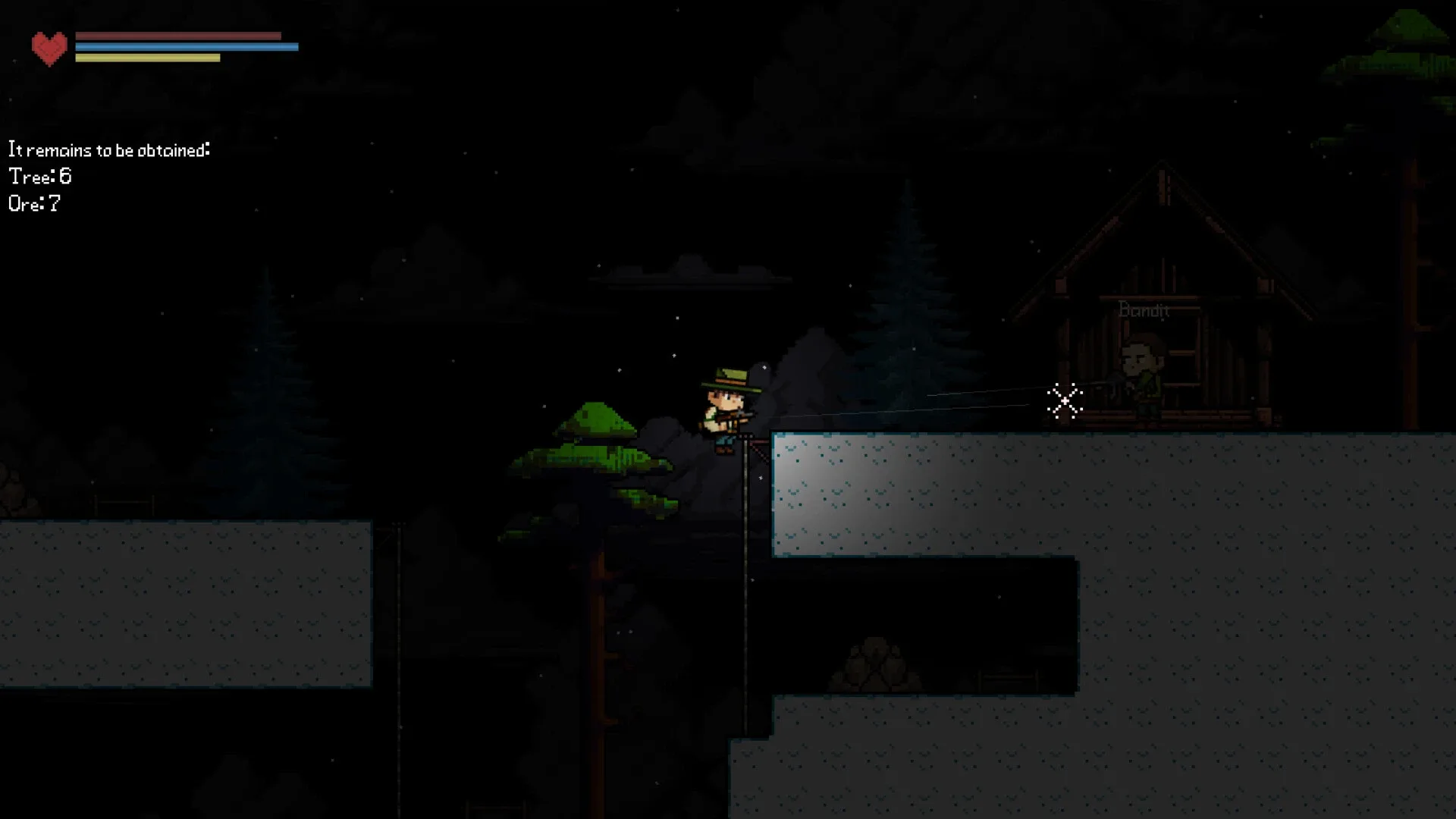Expand the 'It remains to be obtained' list
Image resolution: width=1456 pixels, height=819 pixels.
click(x=108, y=149)
